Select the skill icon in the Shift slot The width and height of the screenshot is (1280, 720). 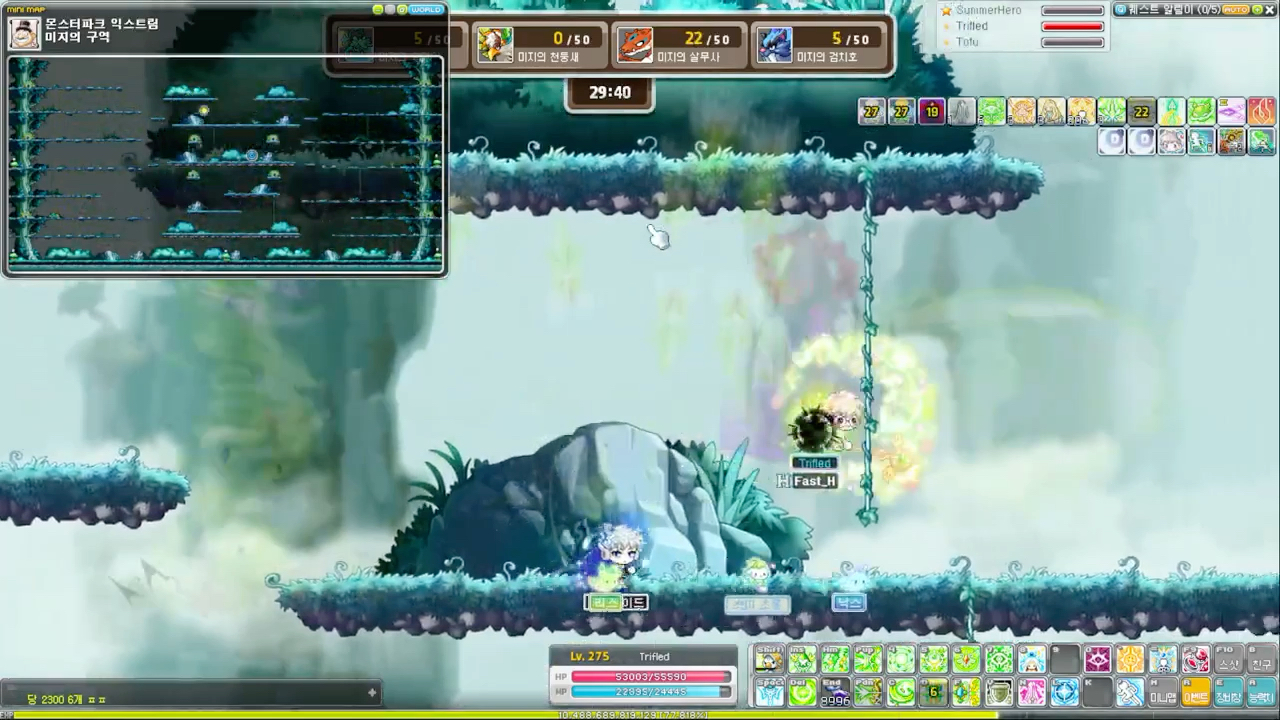point(770,660)
